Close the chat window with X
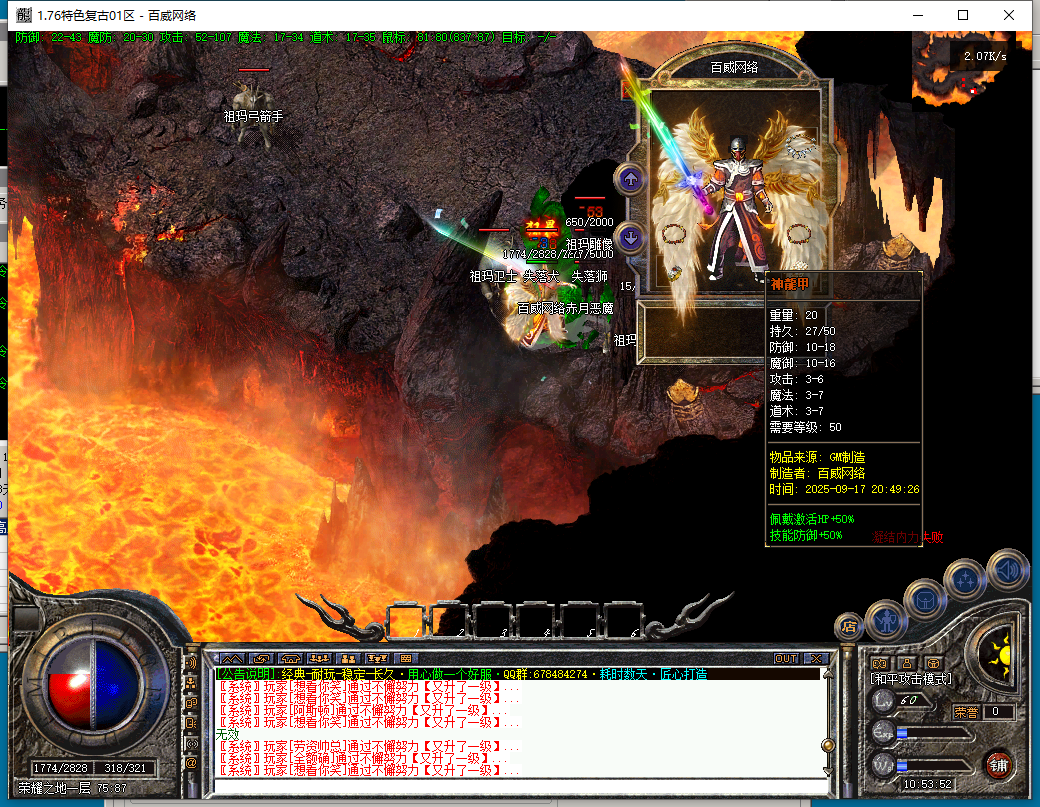Screen dimensions: 1040x807 tap(815, 659)
